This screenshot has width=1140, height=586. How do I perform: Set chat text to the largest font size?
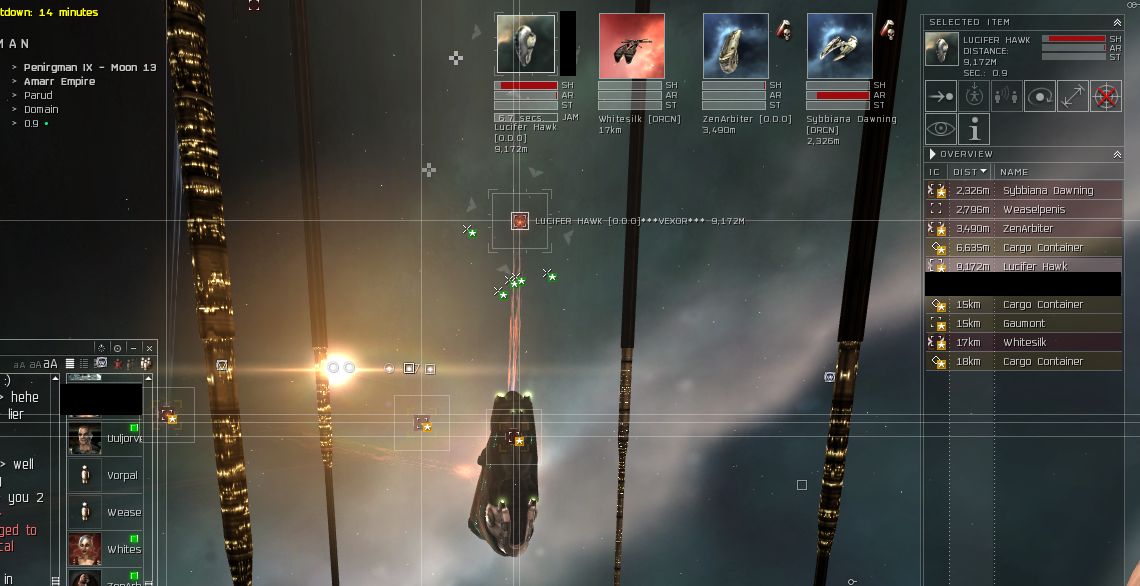click(x=52, y=364)
